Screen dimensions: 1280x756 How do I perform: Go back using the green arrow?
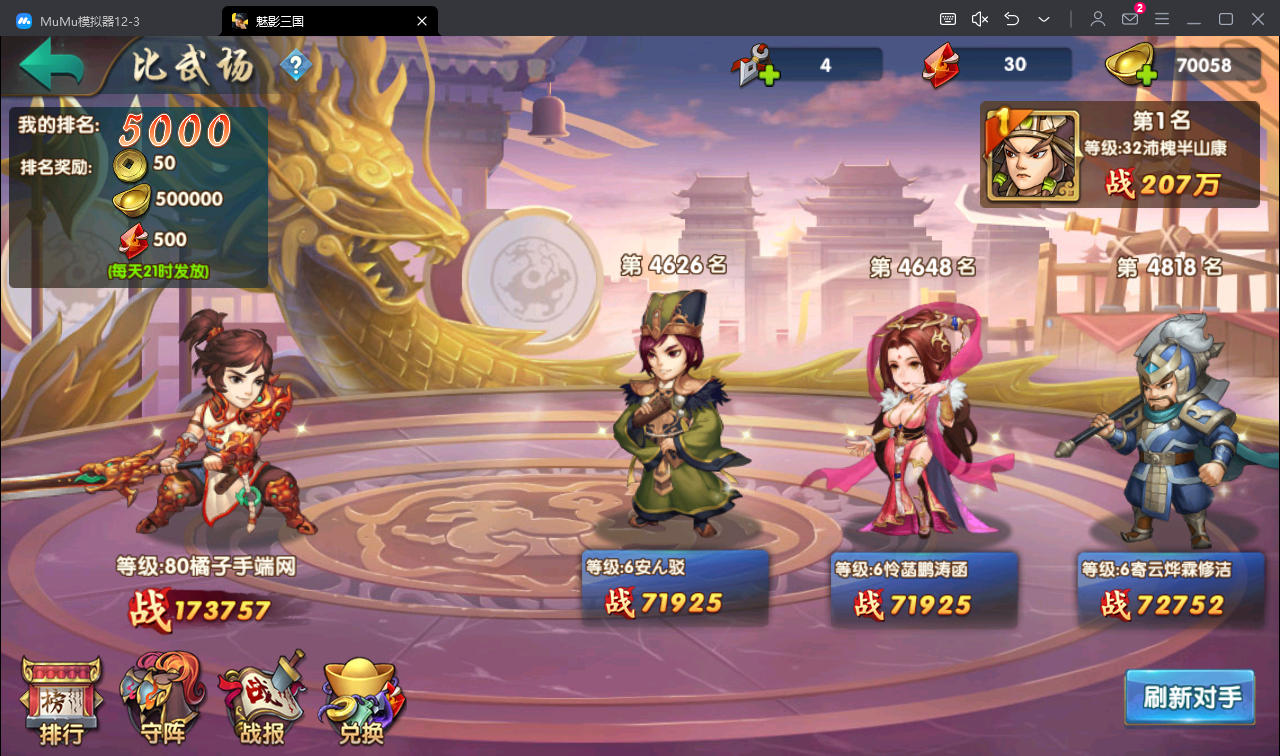(x=50, y=66)
